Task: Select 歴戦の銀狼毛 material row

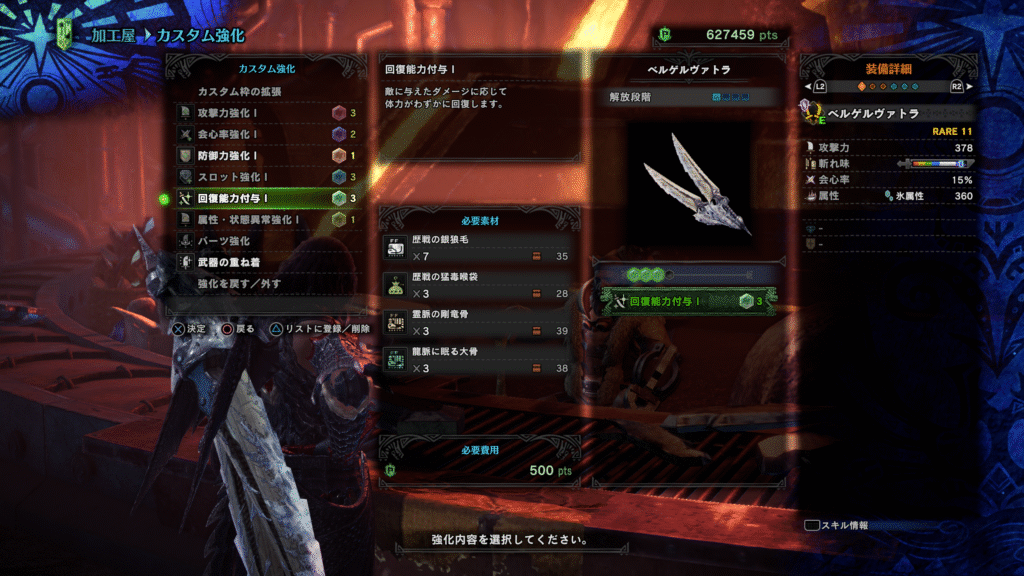Action: click(x=479, y=249)
